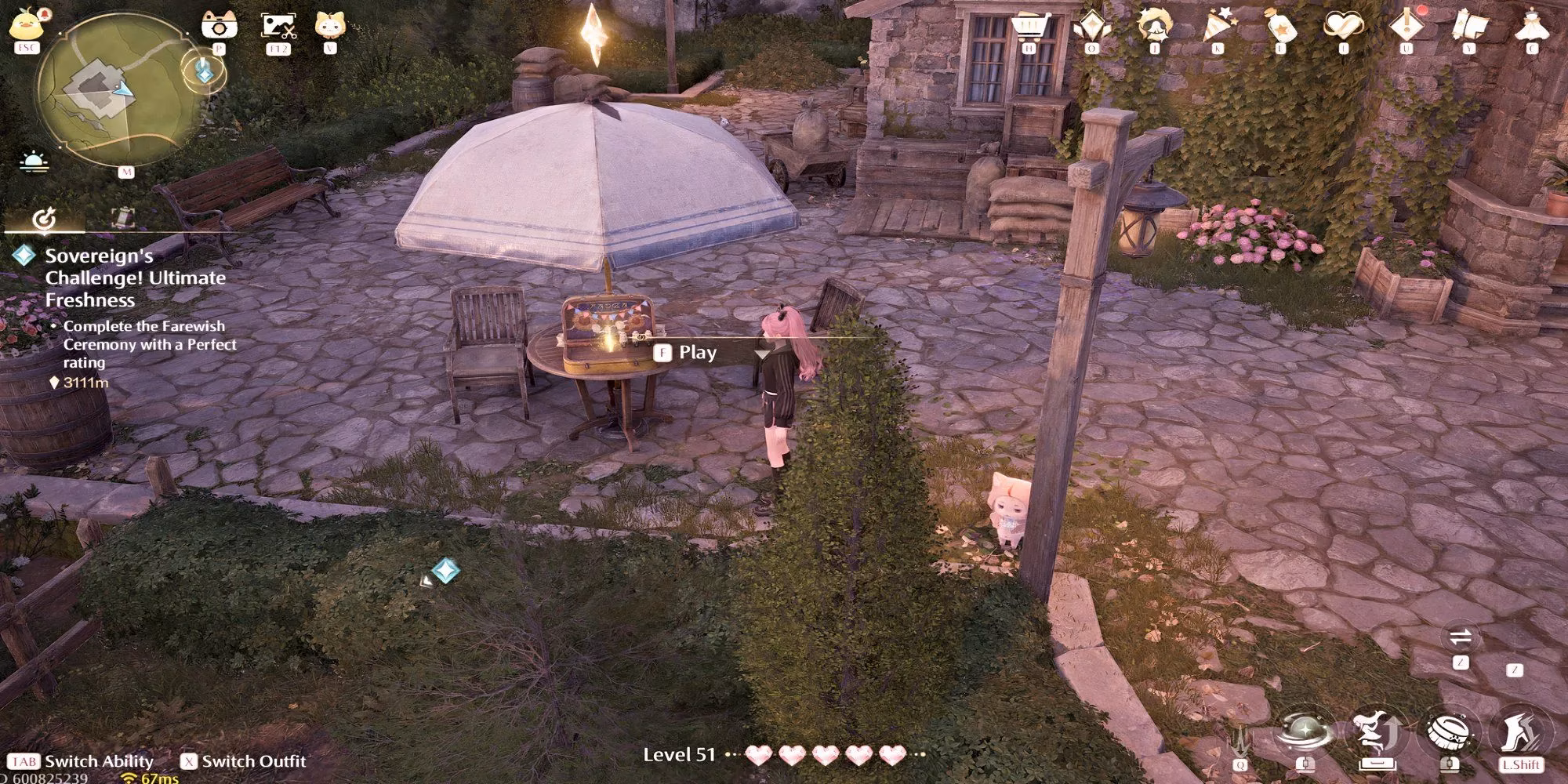
Task: Activate the jump ability icon
Action: click(x=1376, y=735)
